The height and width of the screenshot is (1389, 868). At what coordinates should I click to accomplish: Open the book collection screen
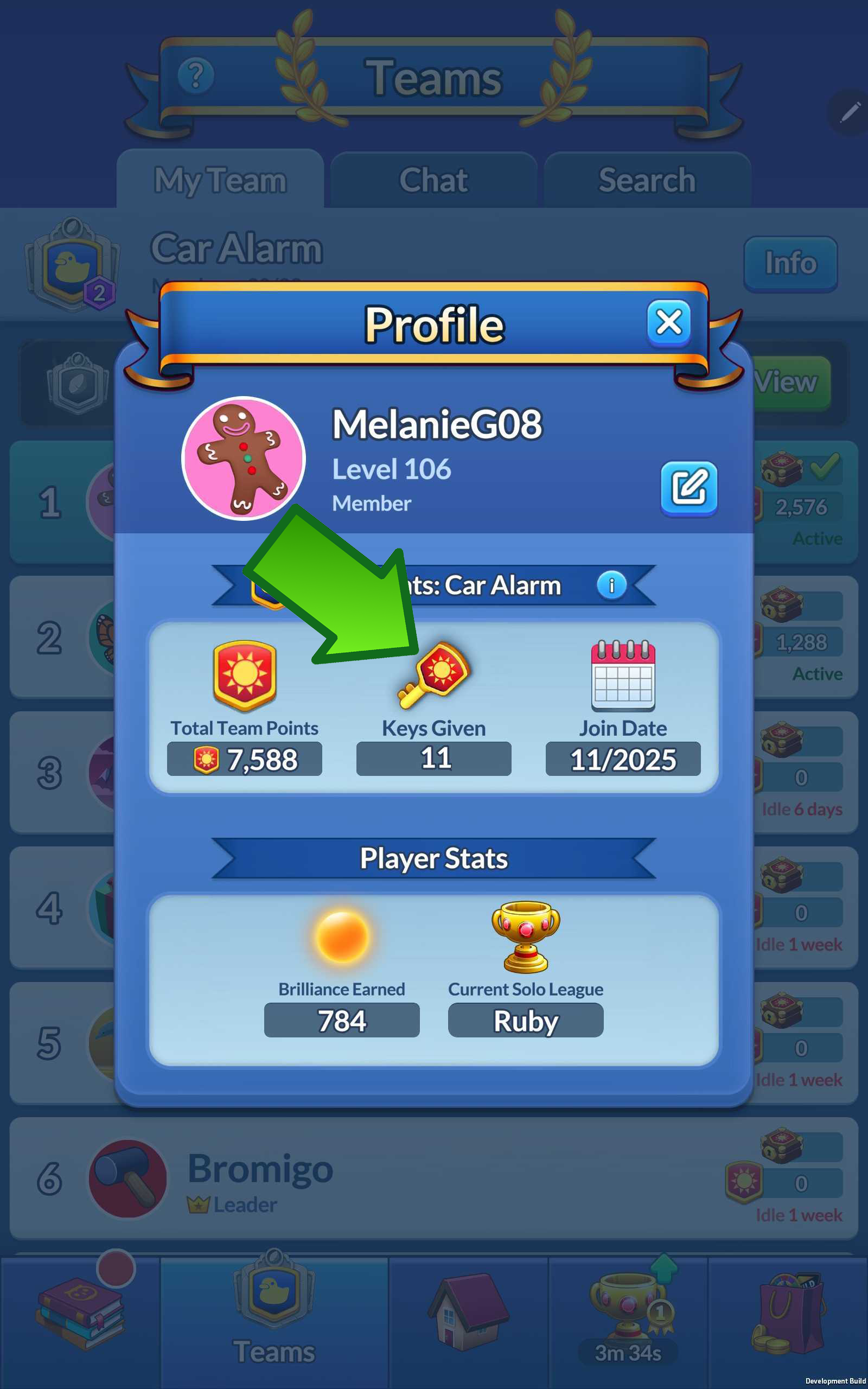80,1314
